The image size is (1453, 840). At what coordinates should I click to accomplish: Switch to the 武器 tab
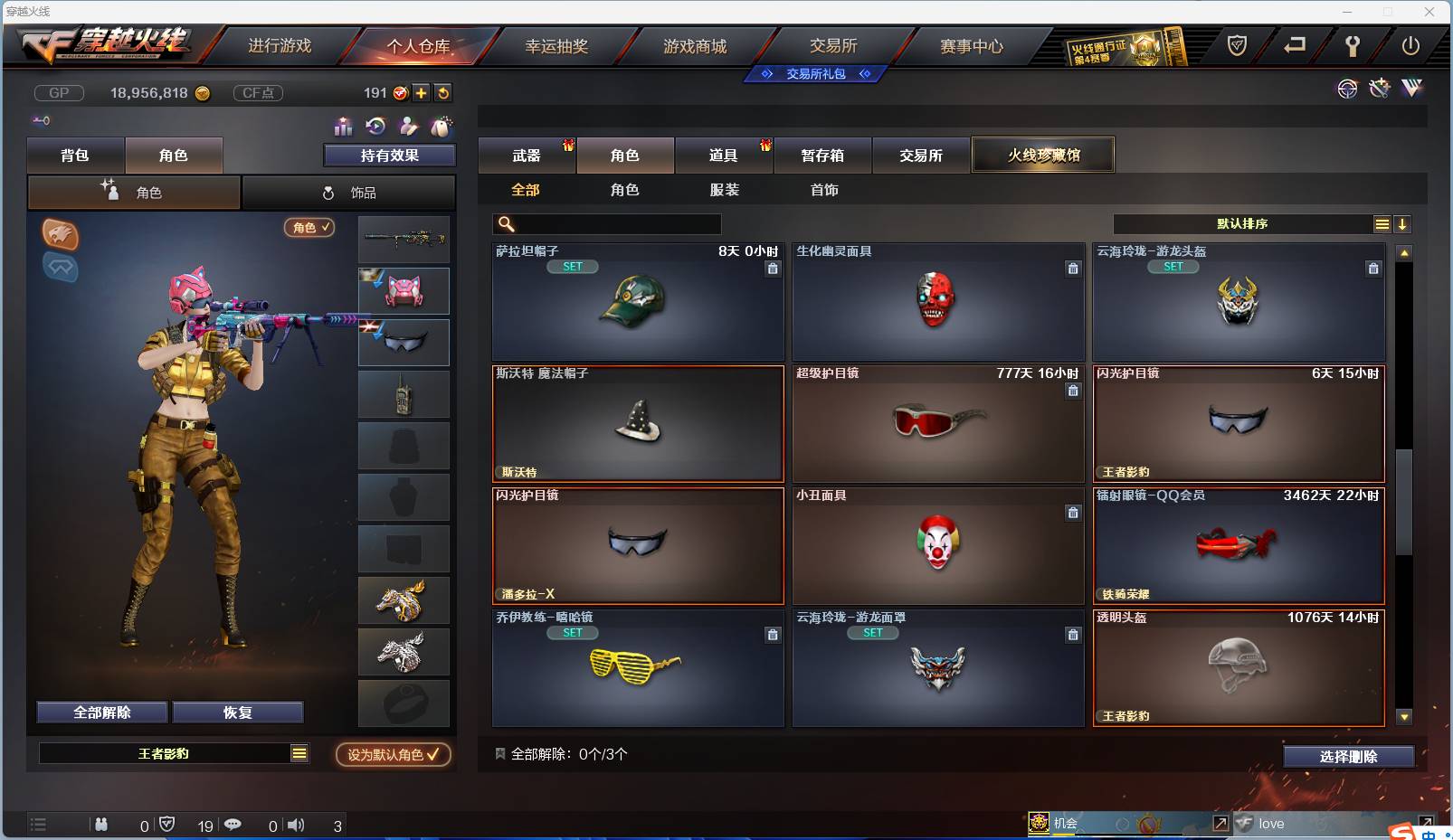(527, 155)
